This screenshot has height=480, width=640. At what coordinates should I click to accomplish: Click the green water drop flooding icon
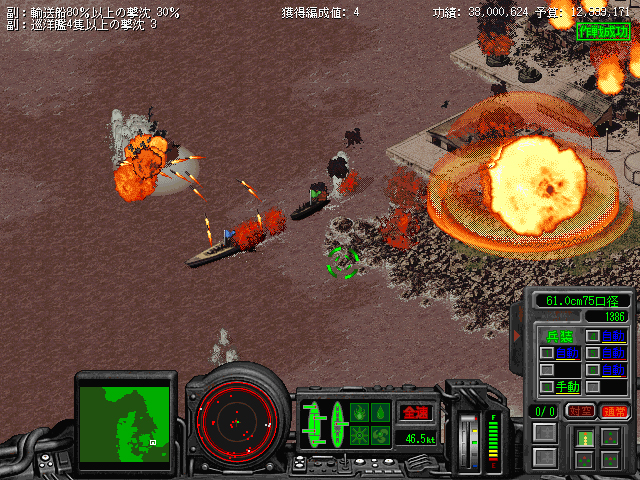[381, 411]
